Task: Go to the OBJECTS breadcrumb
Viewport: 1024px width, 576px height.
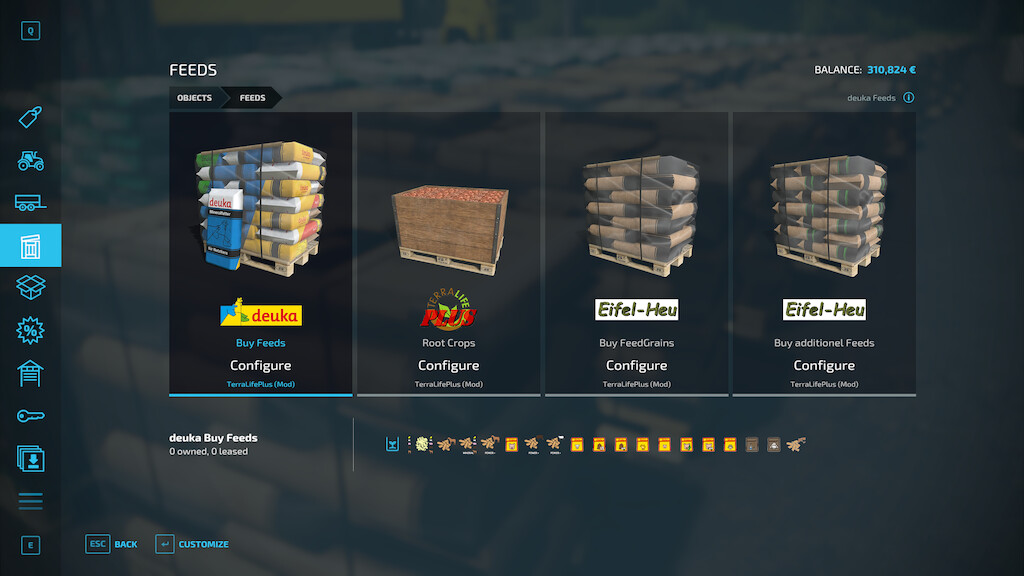Action: (194, 98)
